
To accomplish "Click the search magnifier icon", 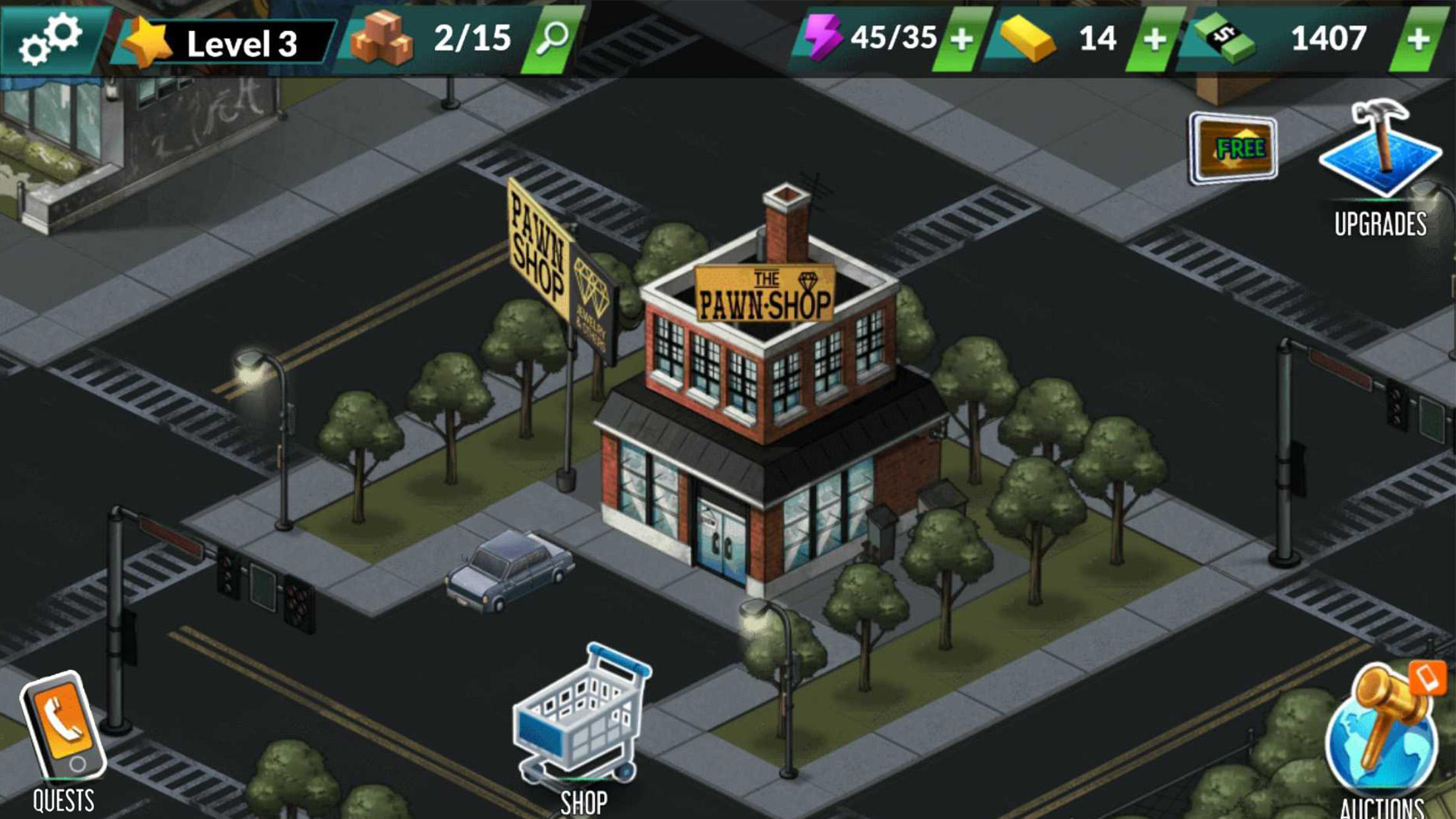I will coord(556,38).
